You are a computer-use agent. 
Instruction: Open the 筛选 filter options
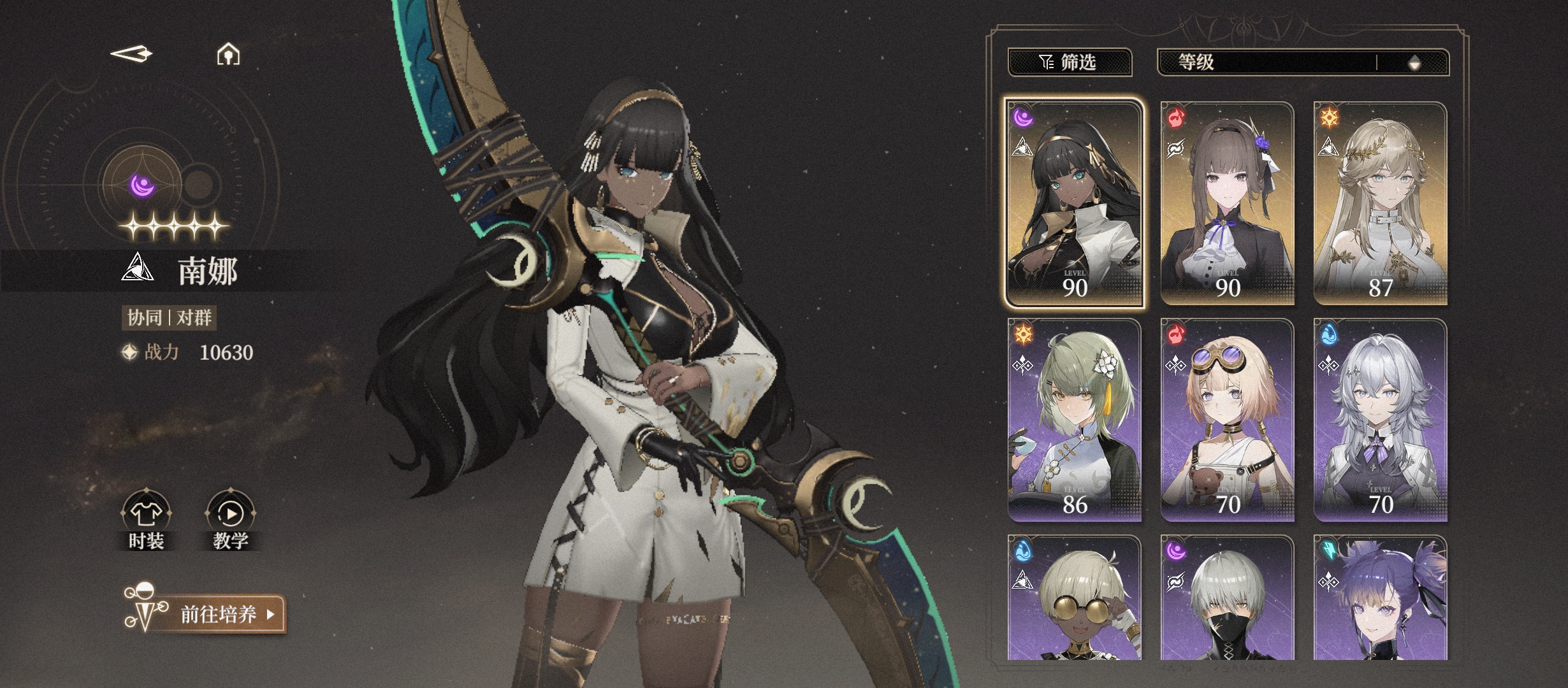(1069, 62)
